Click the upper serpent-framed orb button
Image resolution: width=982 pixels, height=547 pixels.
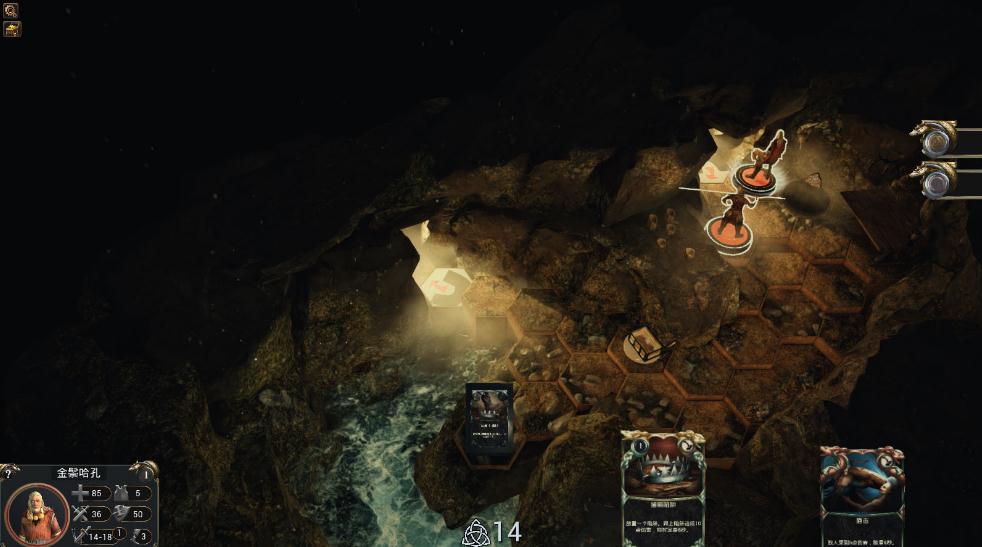tap(937, 140)
